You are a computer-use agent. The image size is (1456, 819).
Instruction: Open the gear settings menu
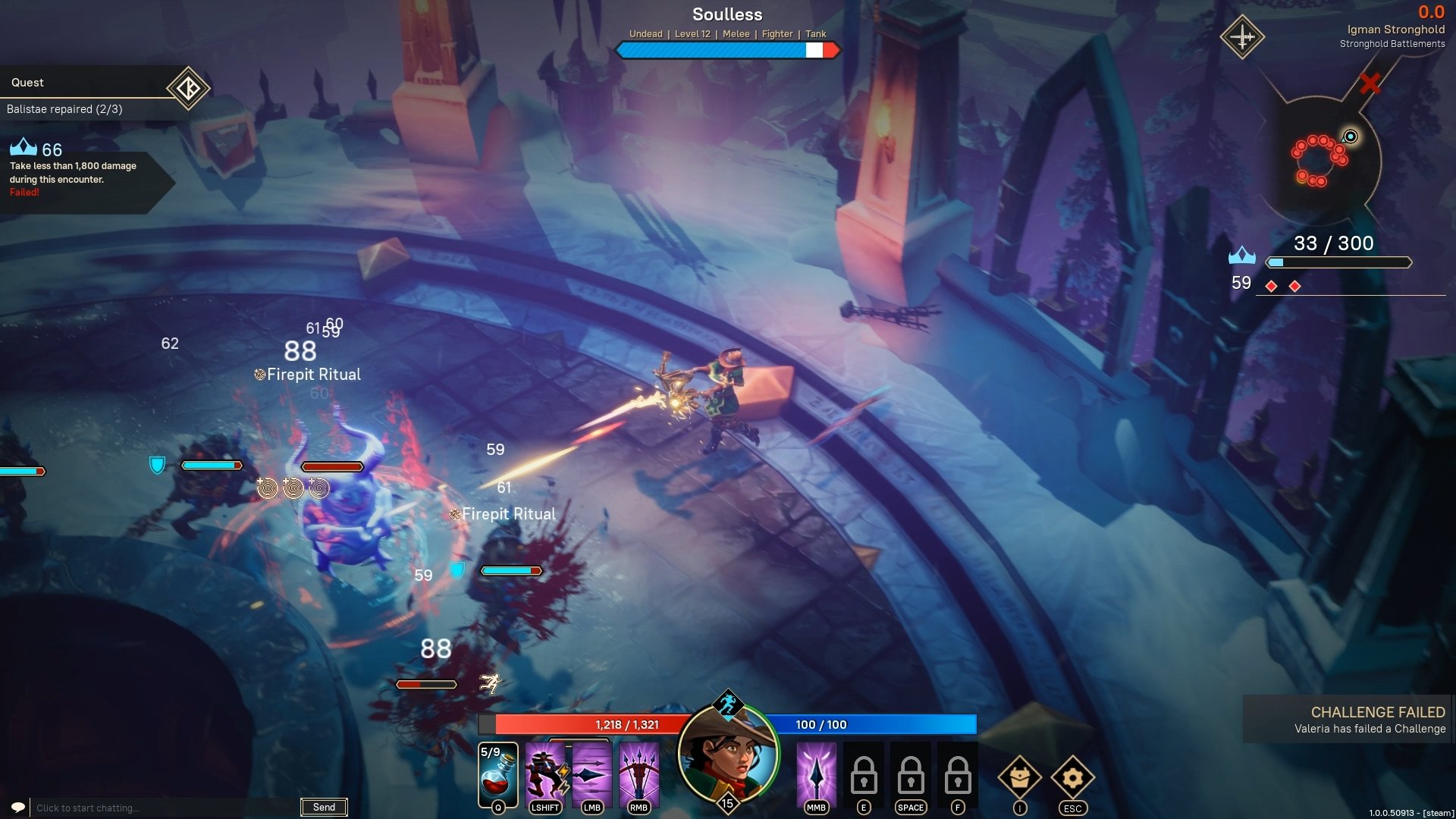1072,777
